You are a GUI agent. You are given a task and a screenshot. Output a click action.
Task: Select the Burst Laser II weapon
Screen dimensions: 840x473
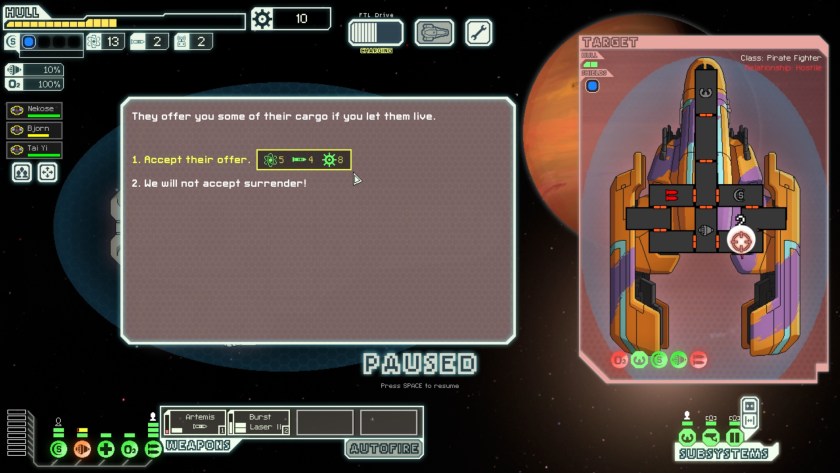[259, 422]
